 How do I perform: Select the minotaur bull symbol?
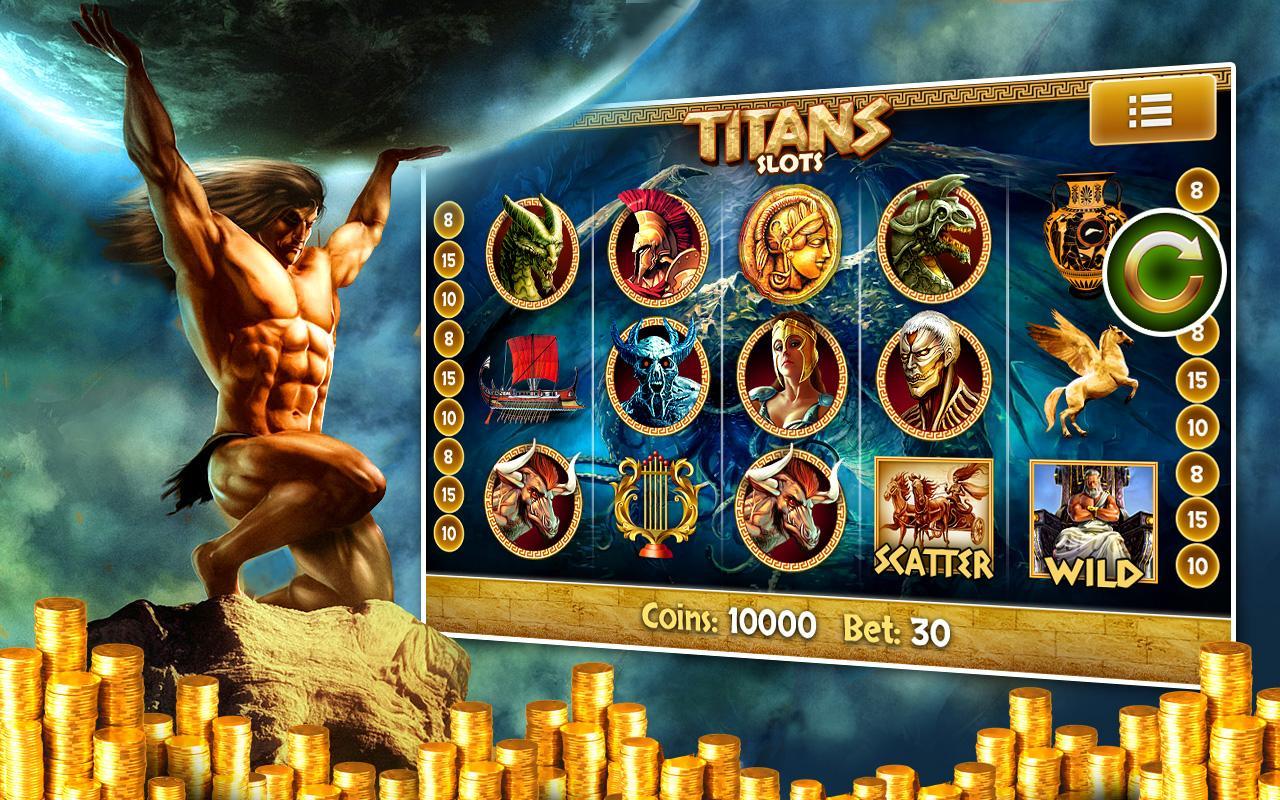533,503
